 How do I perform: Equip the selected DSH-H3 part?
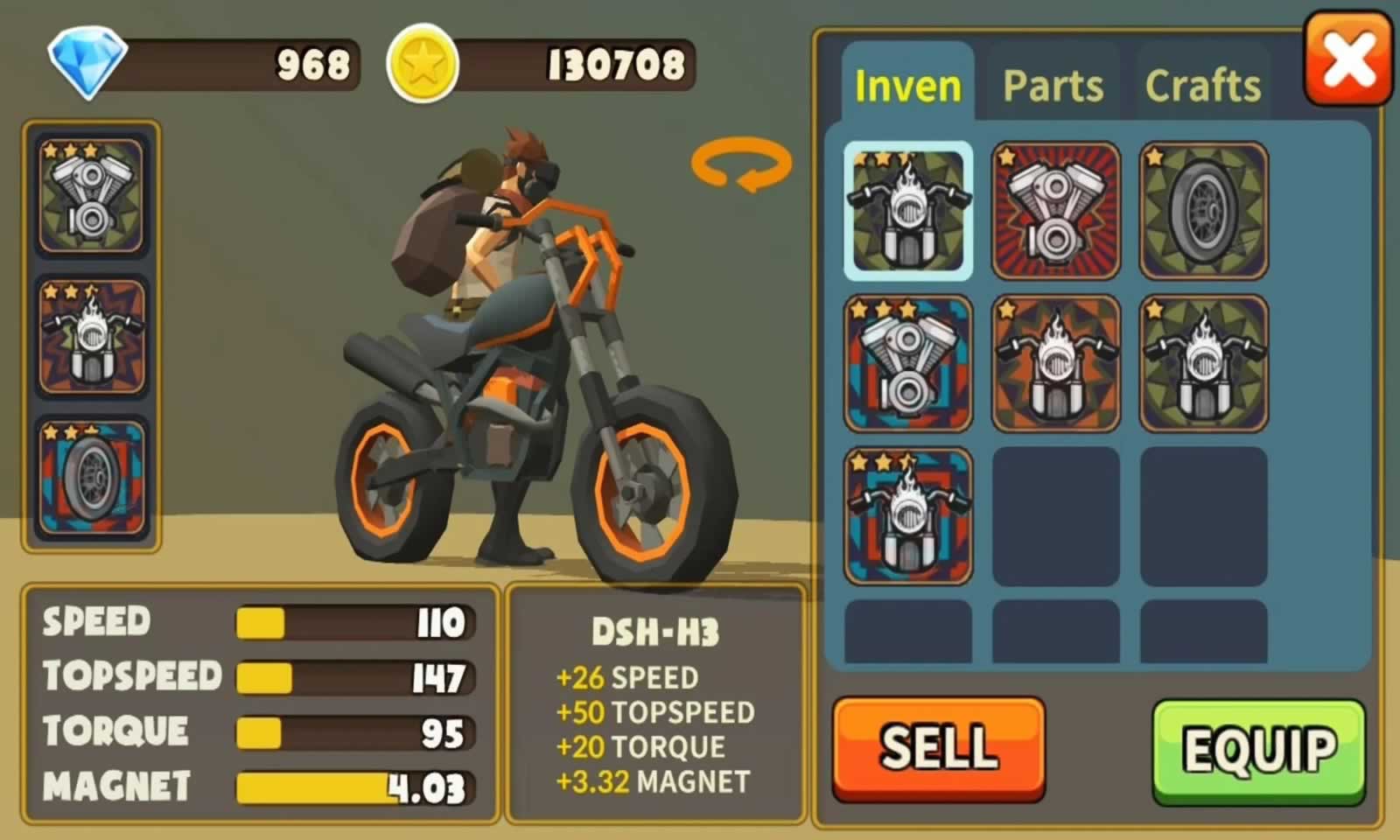coord(1259,751)
